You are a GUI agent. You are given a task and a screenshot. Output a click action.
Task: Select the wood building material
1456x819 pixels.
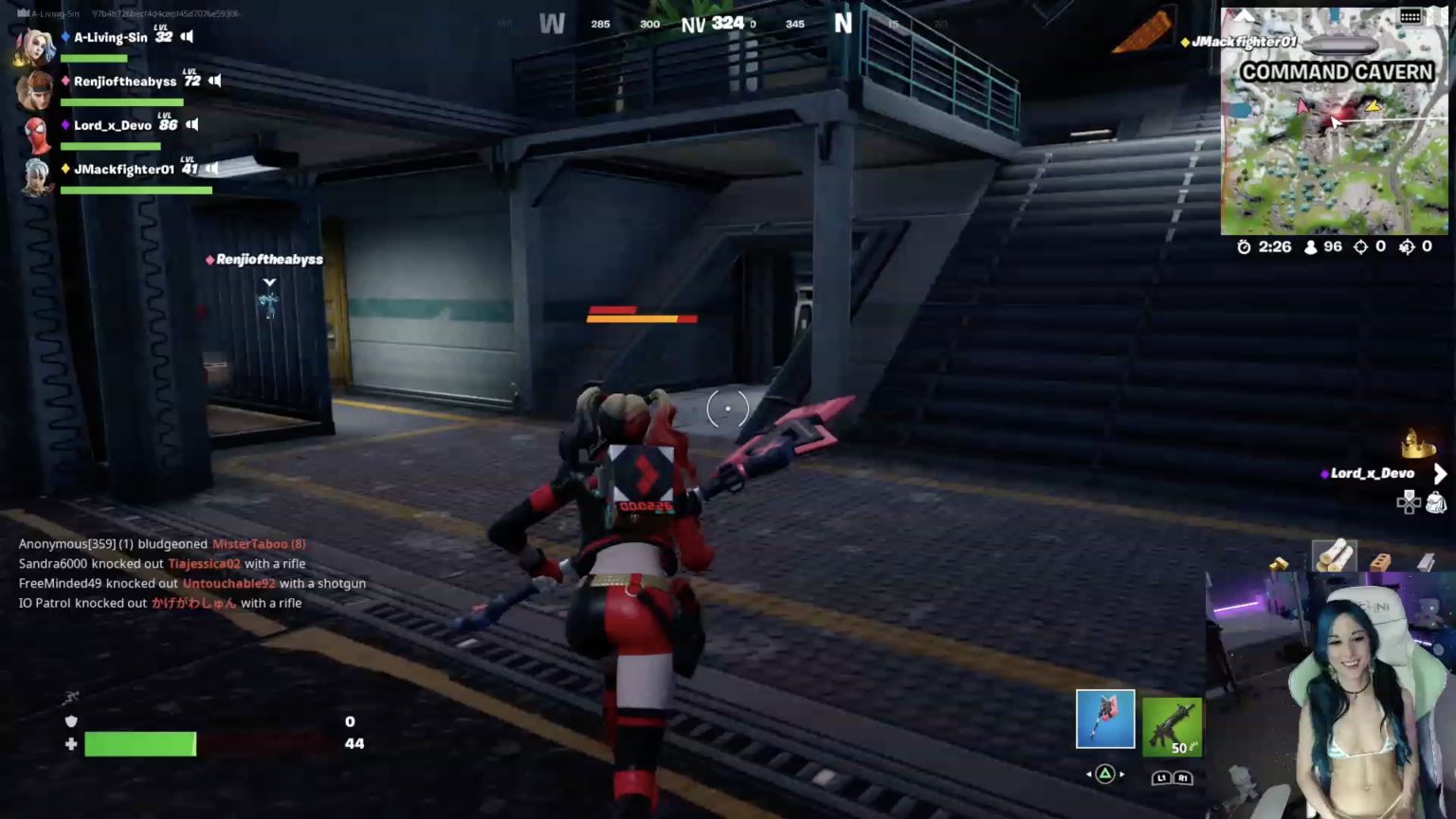[1335, 555]
